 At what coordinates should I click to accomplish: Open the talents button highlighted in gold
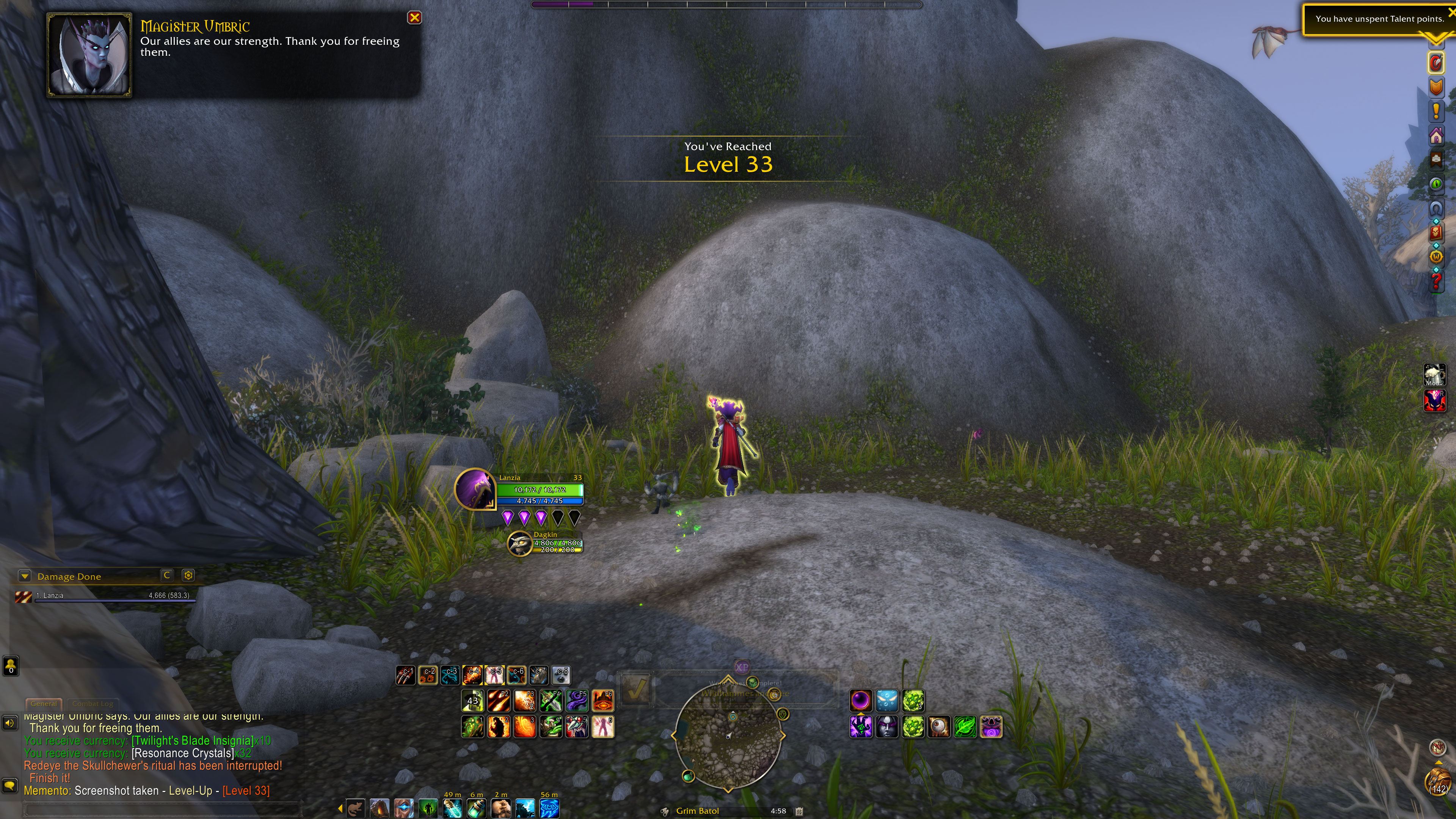point(1436,63)
